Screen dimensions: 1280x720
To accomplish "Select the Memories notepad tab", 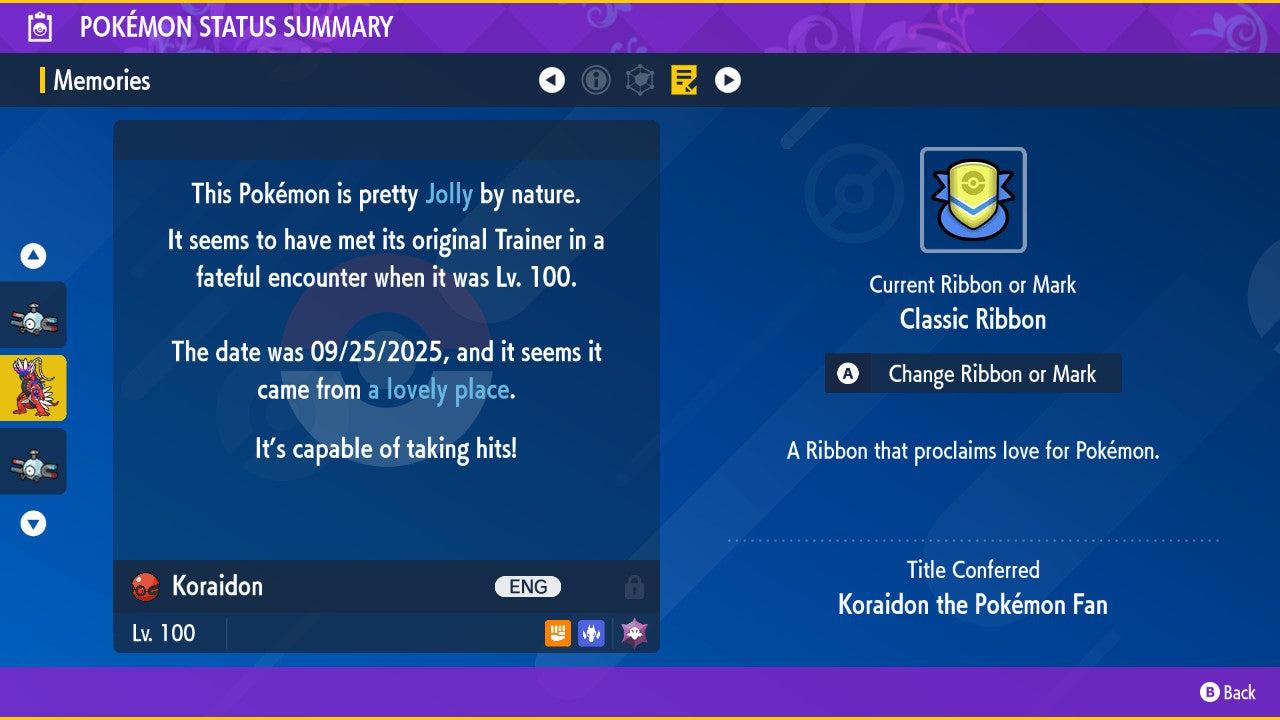I will coord(684,80).
